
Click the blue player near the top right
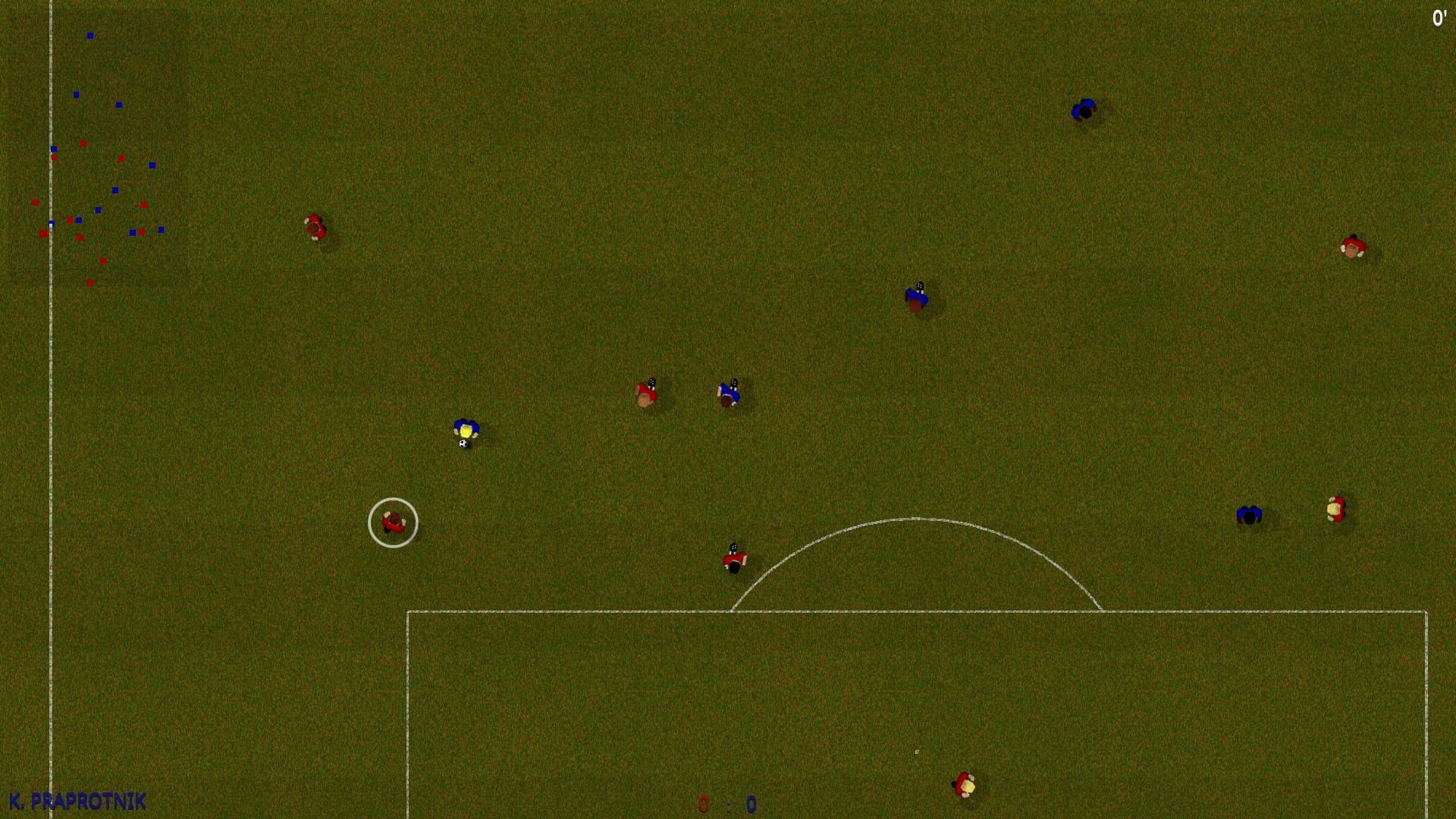coord(1083,109)
